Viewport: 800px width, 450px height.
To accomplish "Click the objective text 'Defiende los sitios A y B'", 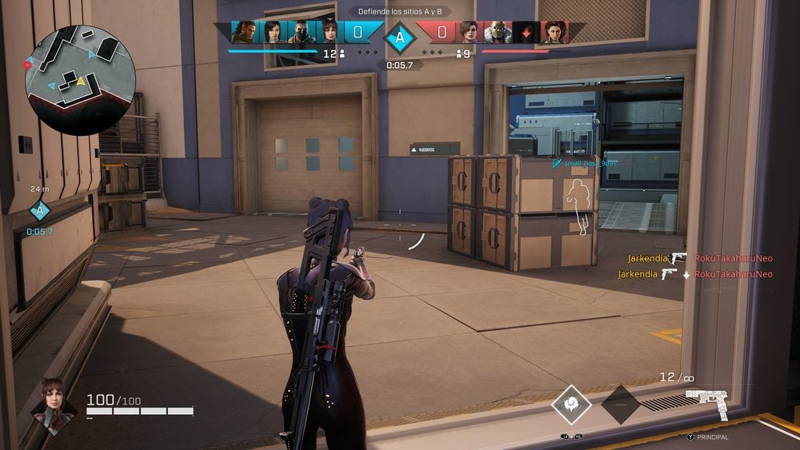I will coord(400,11).
